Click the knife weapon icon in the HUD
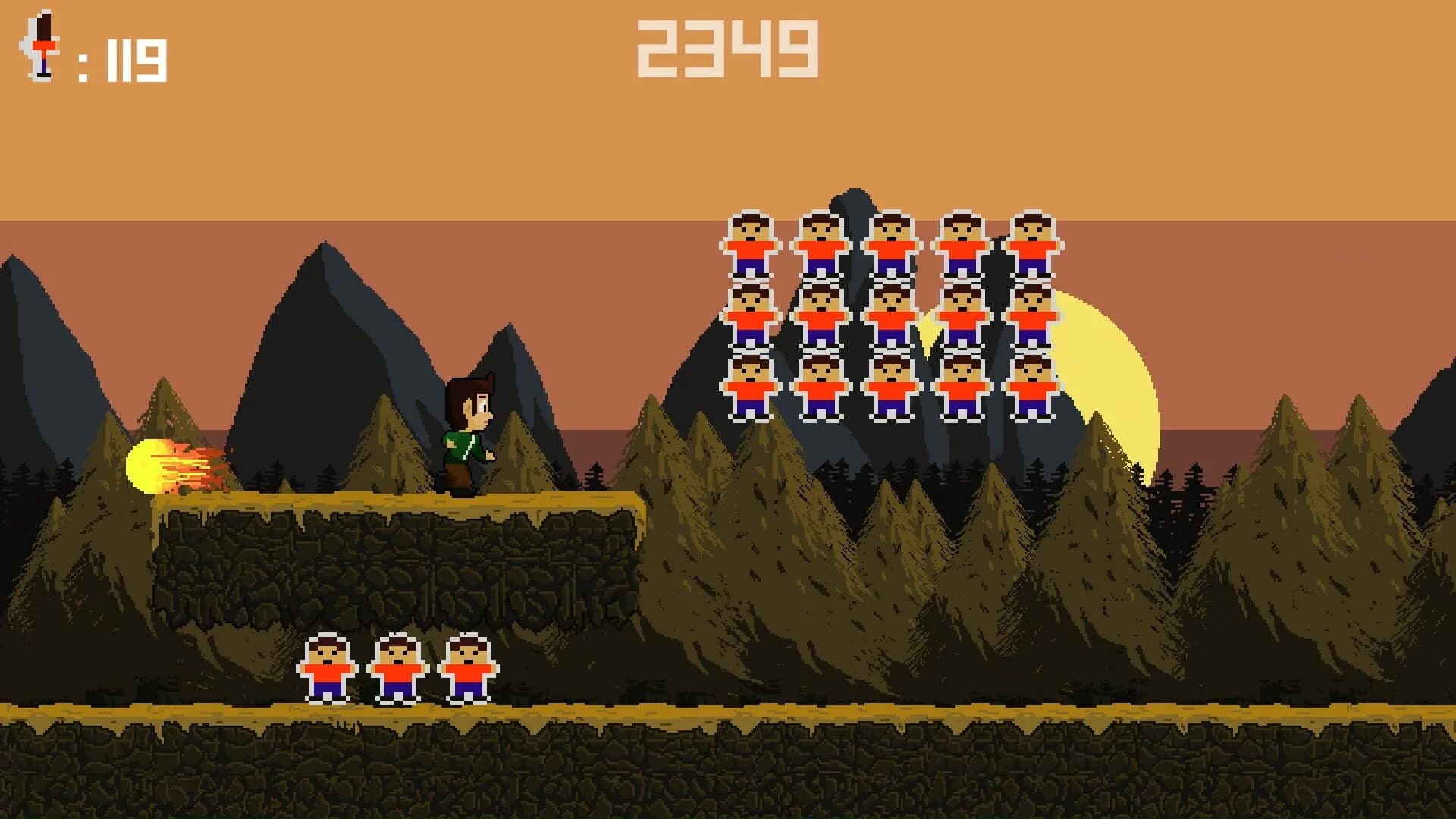Image resolution: width=1456 pixels, height=819 pixels. coord(39,45)
